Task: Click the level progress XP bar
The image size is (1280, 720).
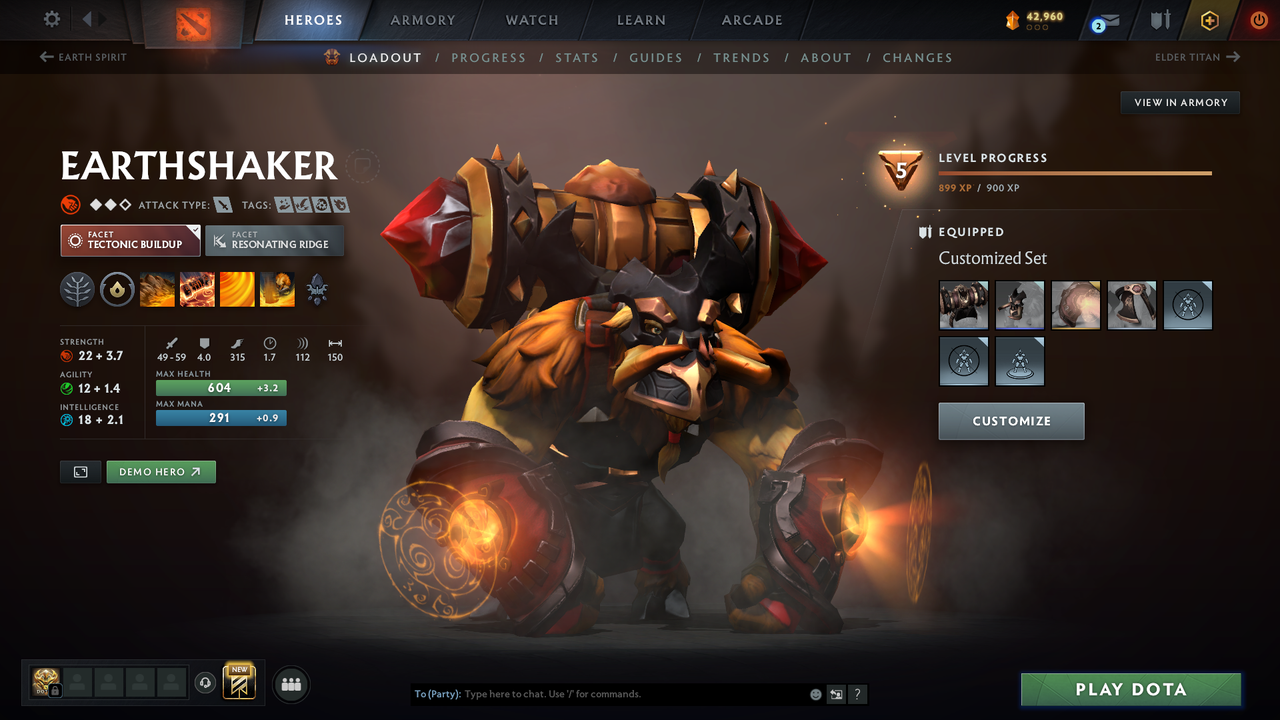Action: click(1075, 172)
